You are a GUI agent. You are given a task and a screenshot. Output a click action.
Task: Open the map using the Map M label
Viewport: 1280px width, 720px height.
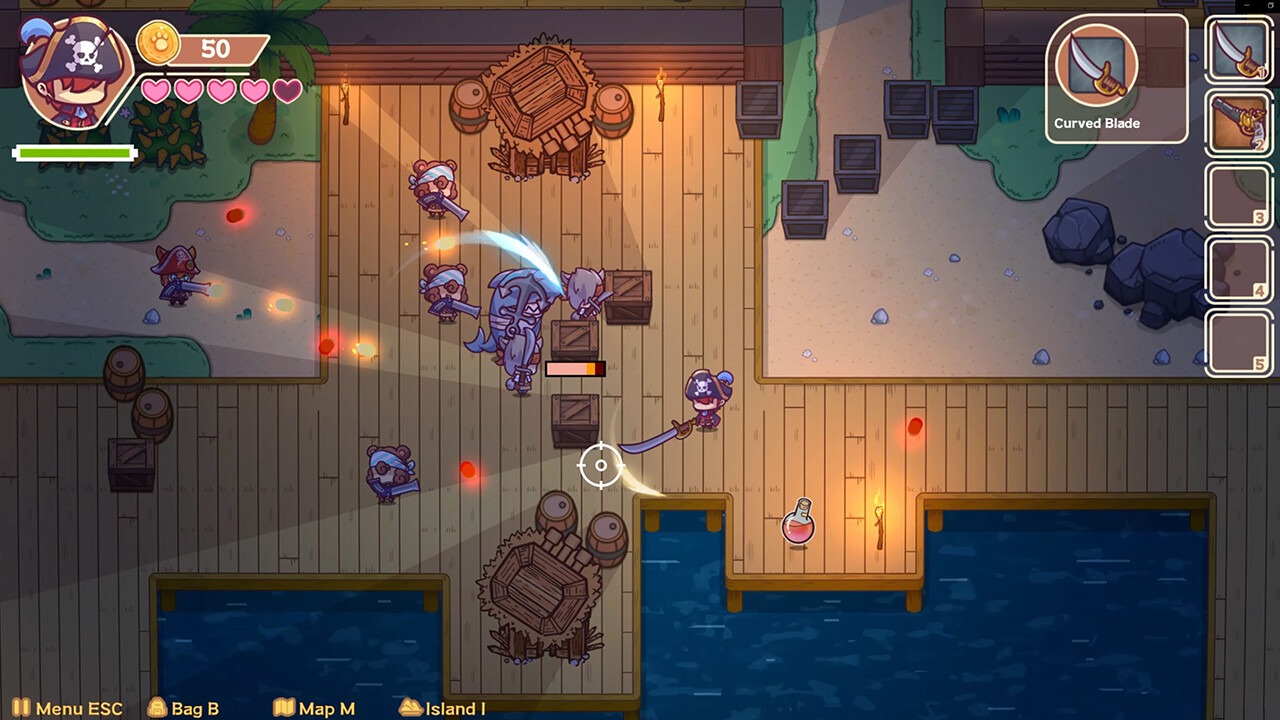[x=325, y=708]
